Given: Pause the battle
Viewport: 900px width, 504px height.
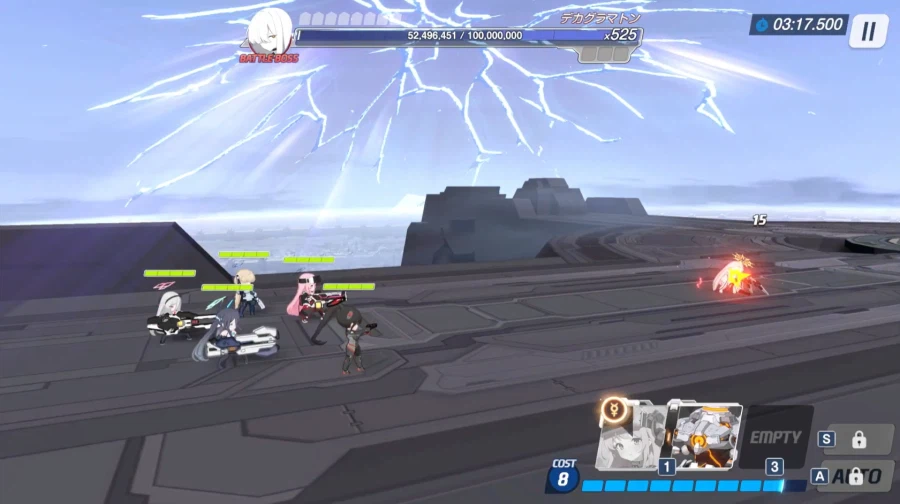Looking at the screenshot, I should point(867,31).
